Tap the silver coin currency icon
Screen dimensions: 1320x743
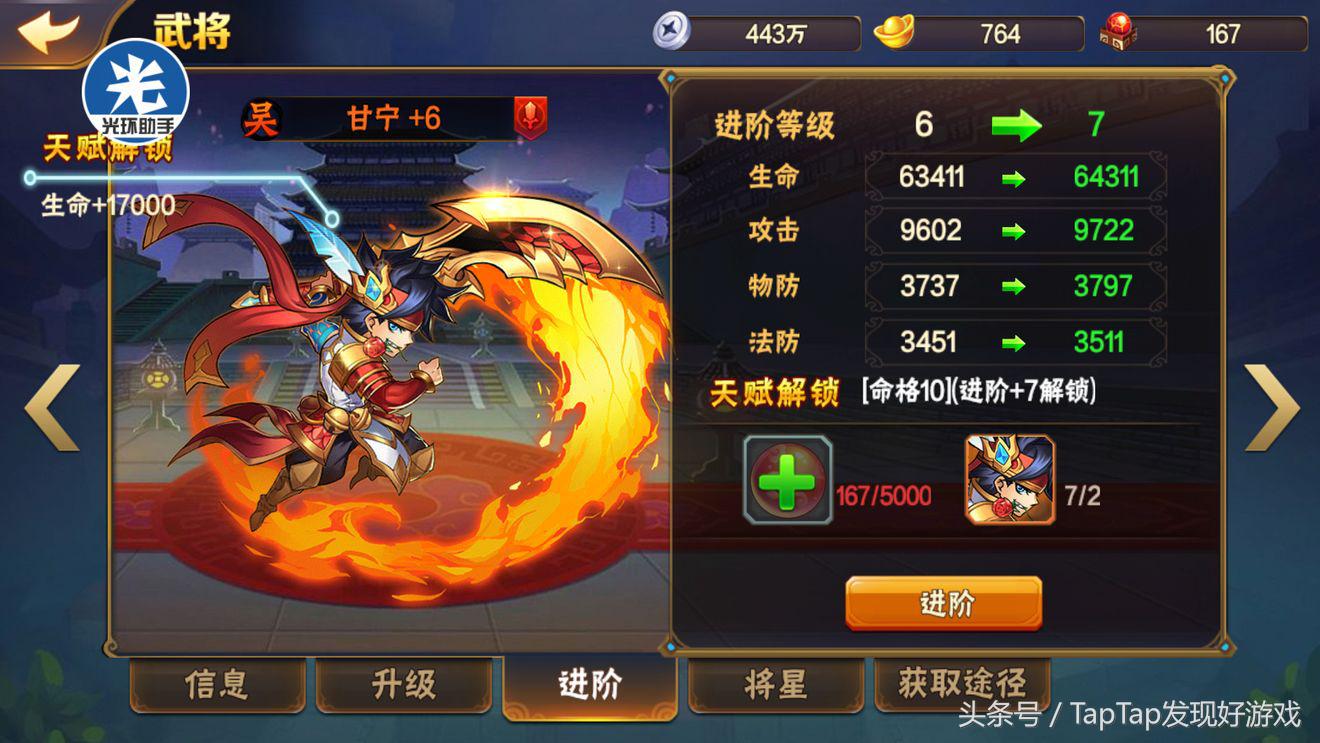click(672, 31)
